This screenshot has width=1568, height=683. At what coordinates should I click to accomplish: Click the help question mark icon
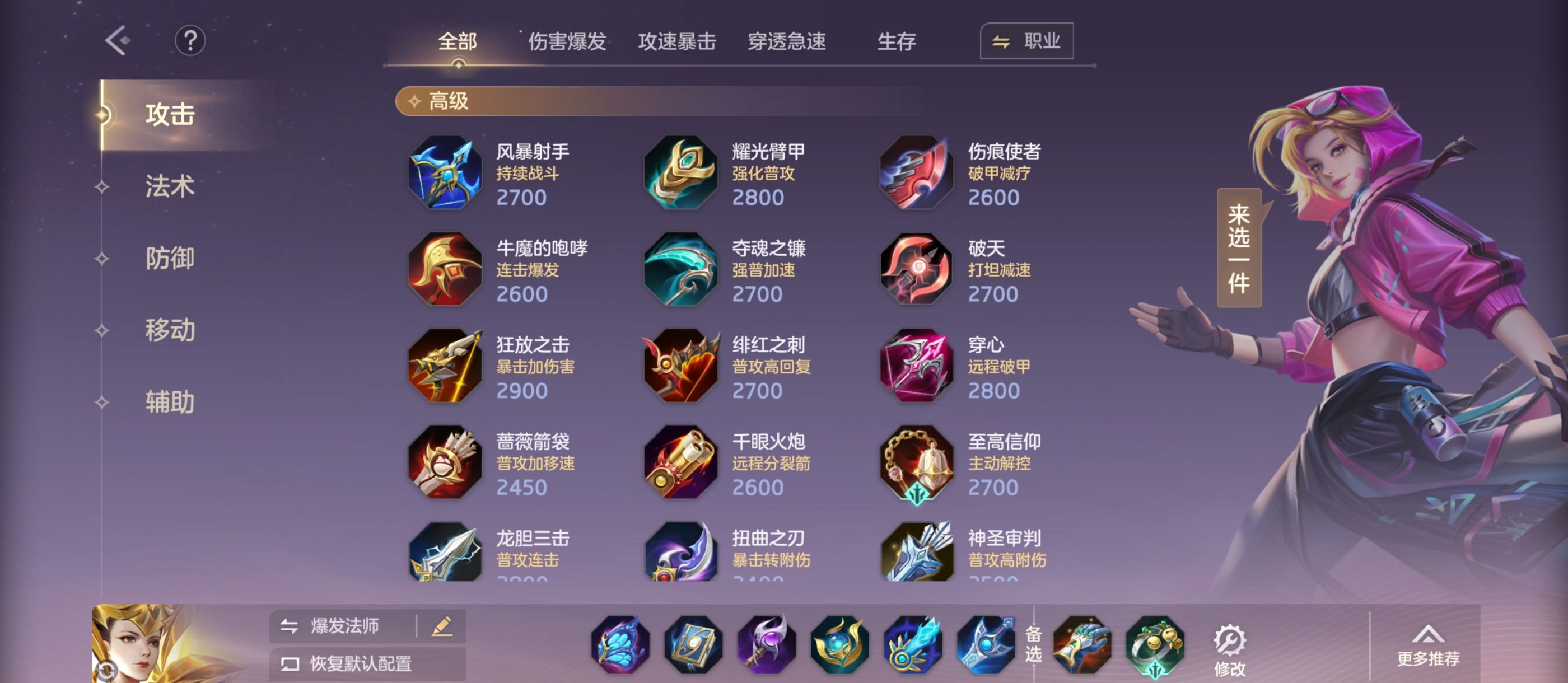coord(190,40)
